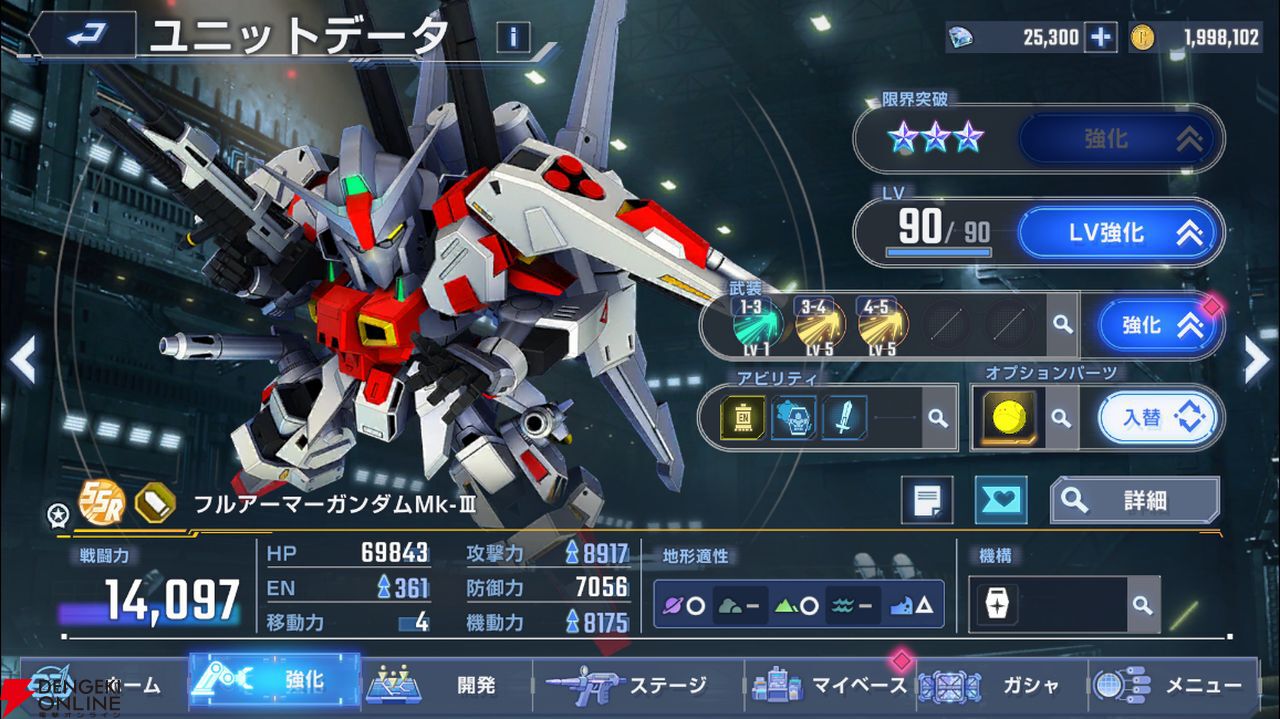Click the 入替 option parts swap button

(x=1159, y=417)
